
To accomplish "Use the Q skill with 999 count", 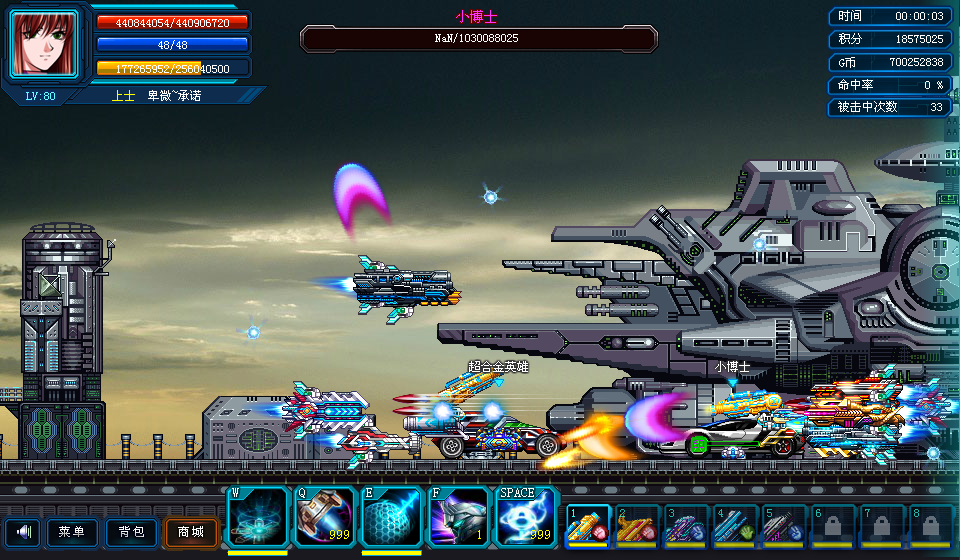I will pos(325,517).
